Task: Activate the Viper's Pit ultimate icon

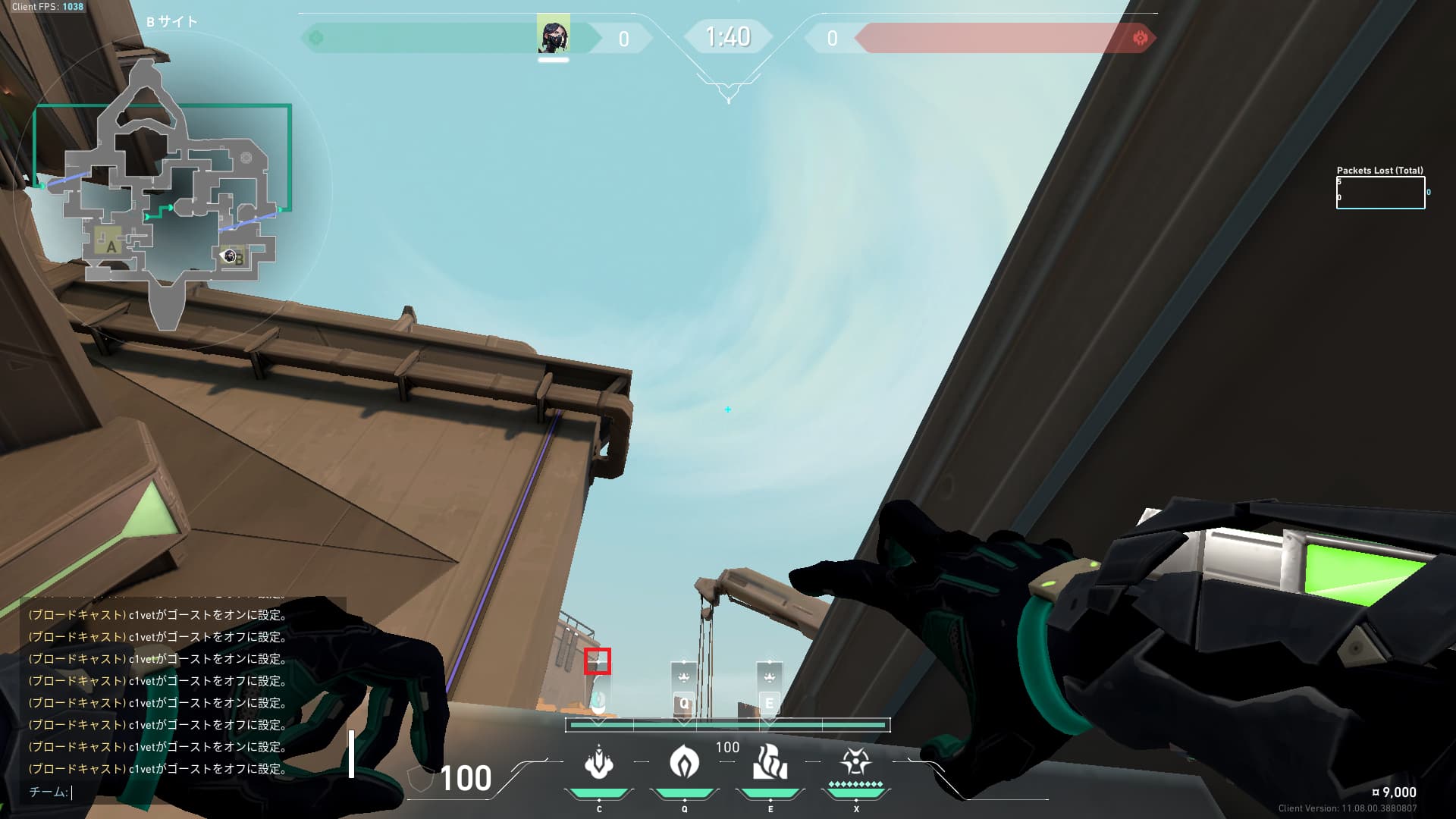Action: [x=855, y=762]
